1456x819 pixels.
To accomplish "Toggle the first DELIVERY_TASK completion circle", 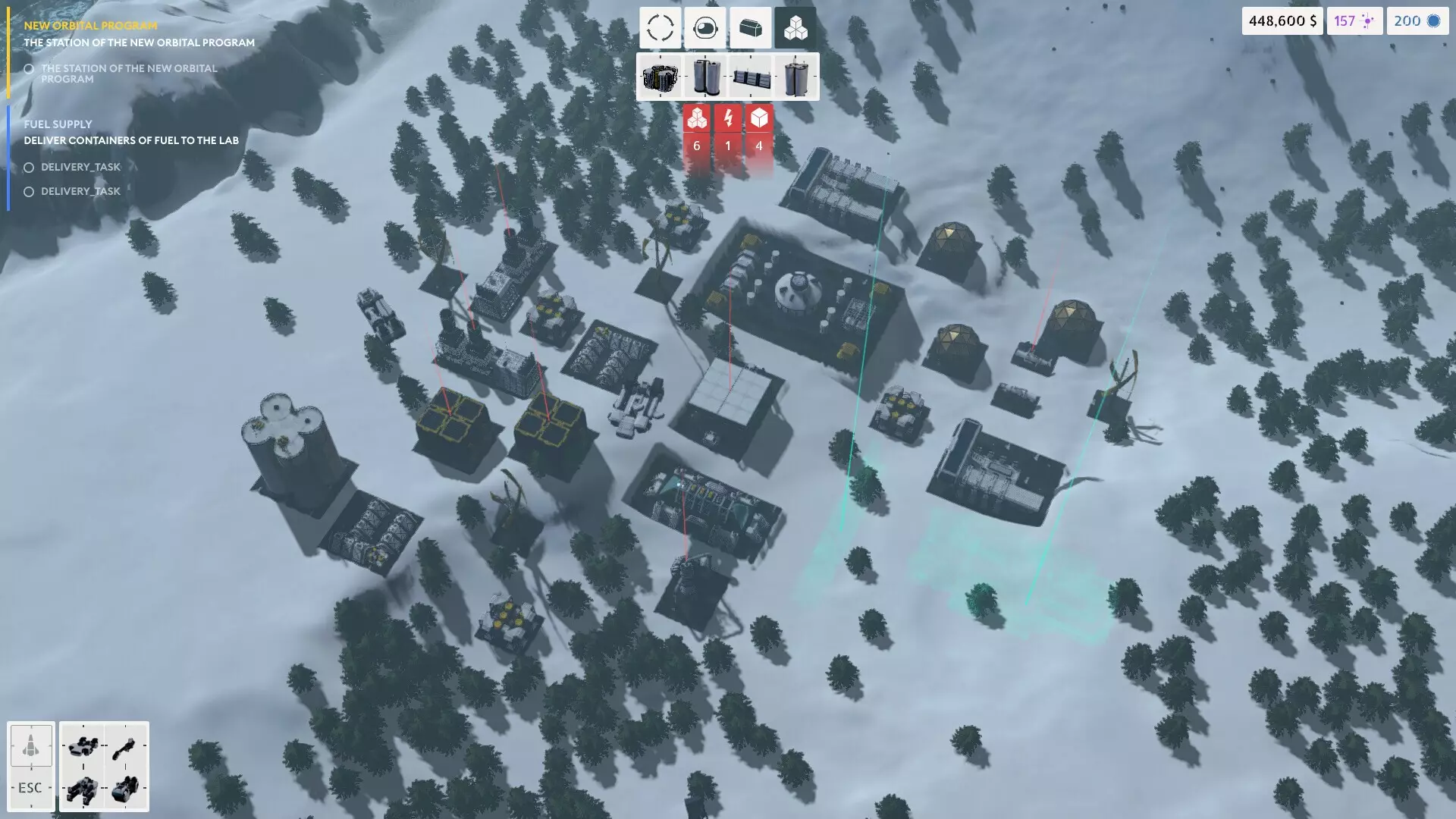I will (x=29, y=167).
